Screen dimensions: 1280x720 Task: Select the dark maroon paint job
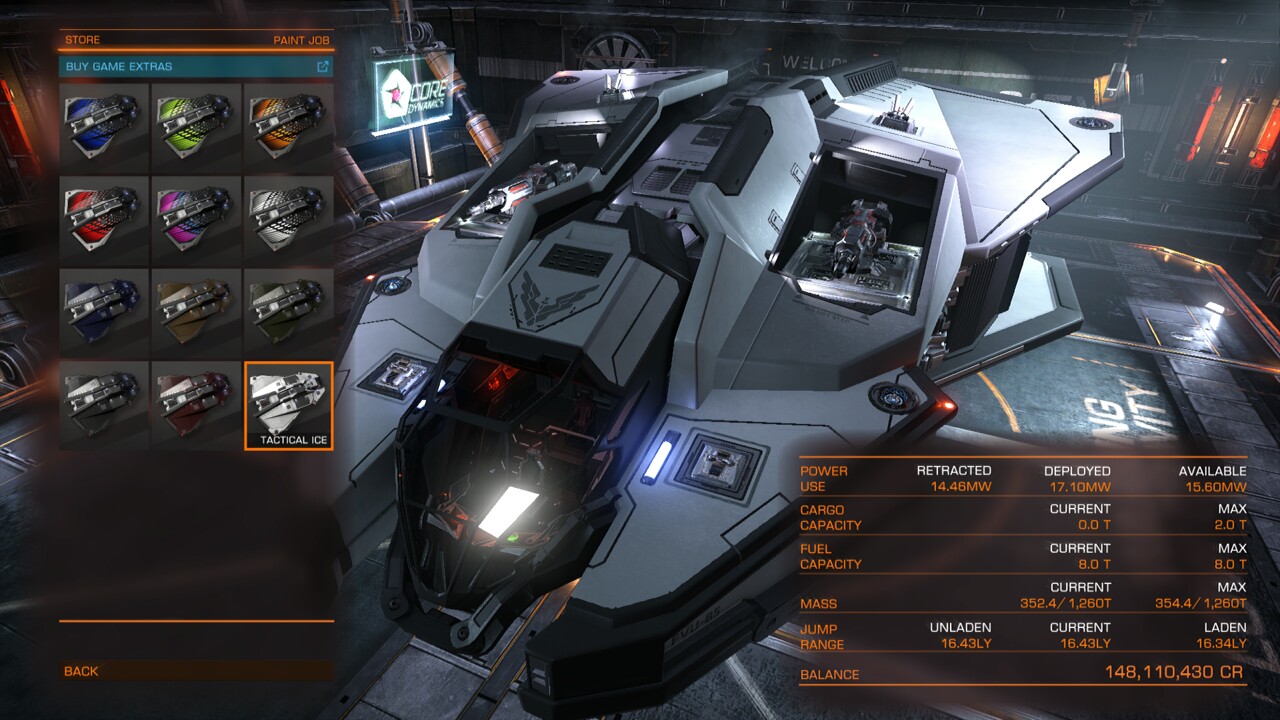(x=196, y=405)
